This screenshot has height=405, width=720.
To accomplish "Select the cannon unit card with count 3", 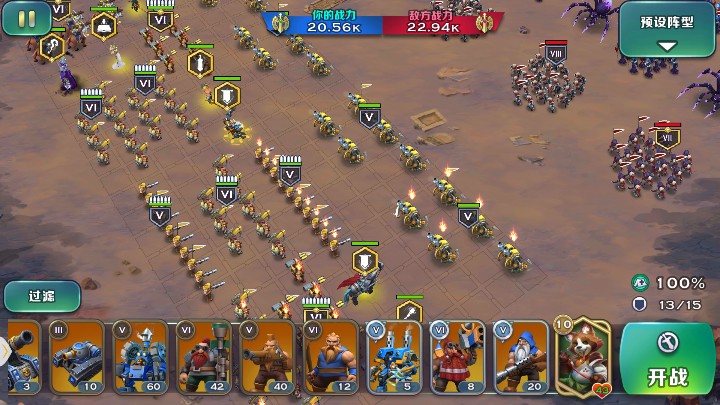I will pos(20,357).
